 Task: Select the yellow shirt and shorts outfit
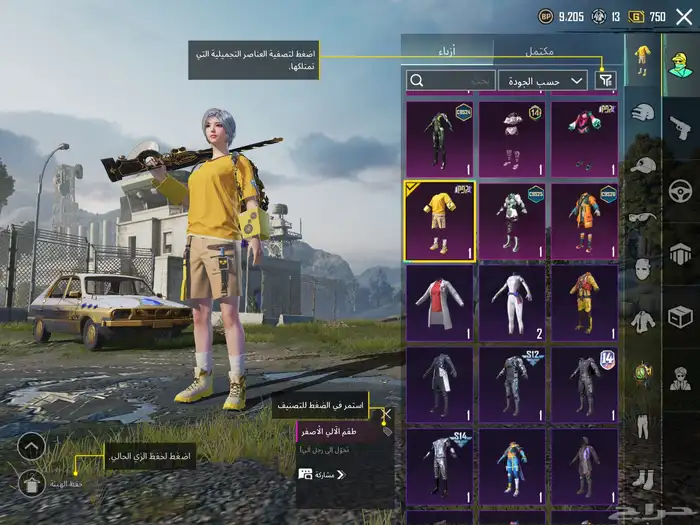click(x=439, y=220)
